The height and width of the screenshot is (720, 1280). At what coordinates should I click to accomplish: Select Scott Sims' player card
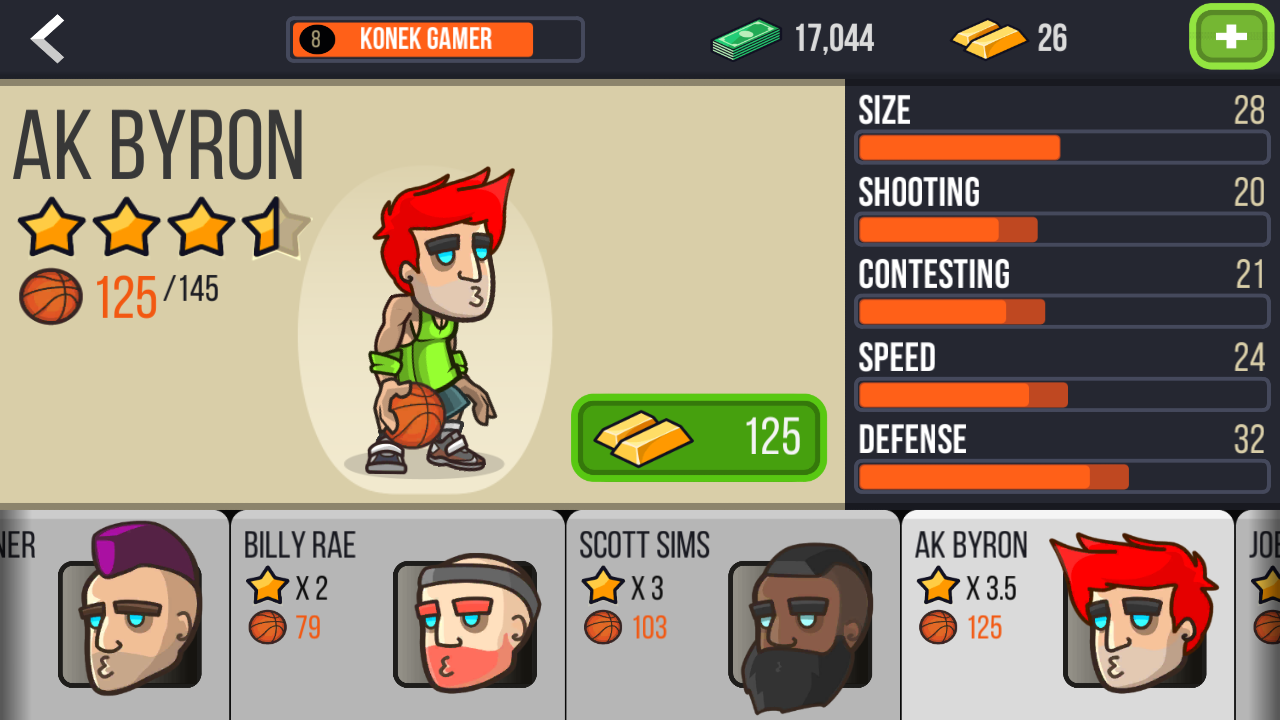(732, 614)
